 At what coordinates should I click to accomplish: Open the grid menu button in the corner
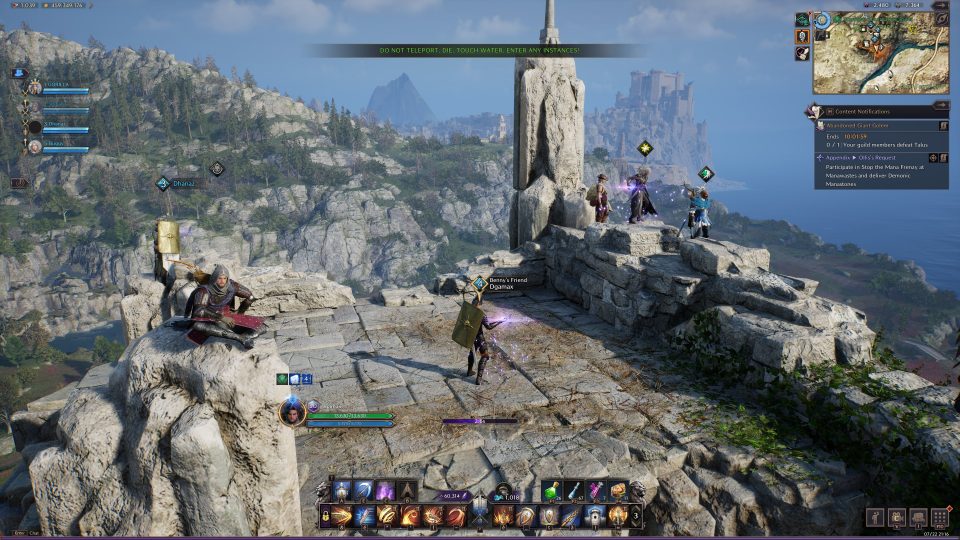click(x=939, y=518)
